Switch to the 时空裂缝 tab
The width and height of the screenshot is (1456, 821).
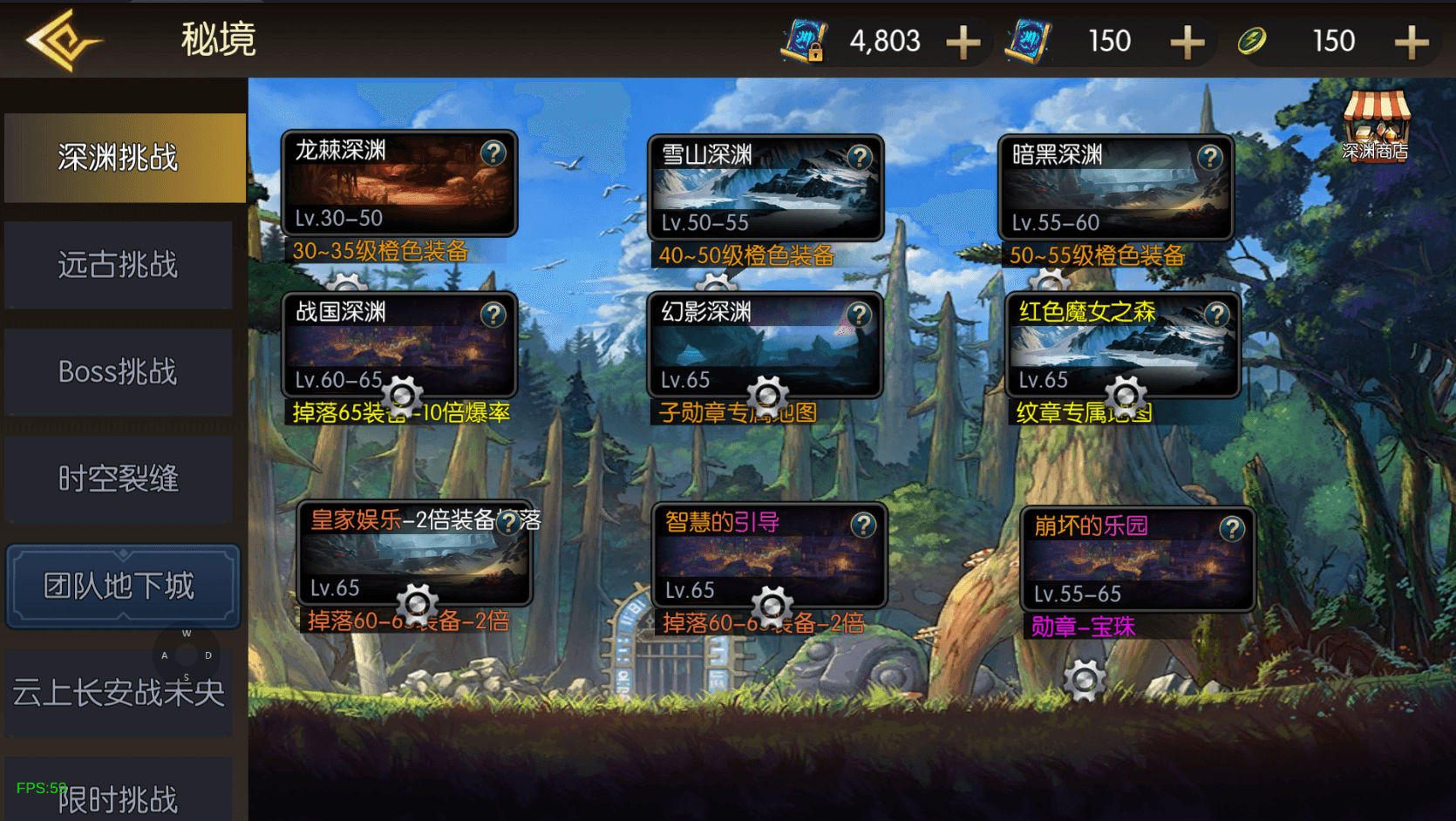pyautogui.click(x=119, y=479)
